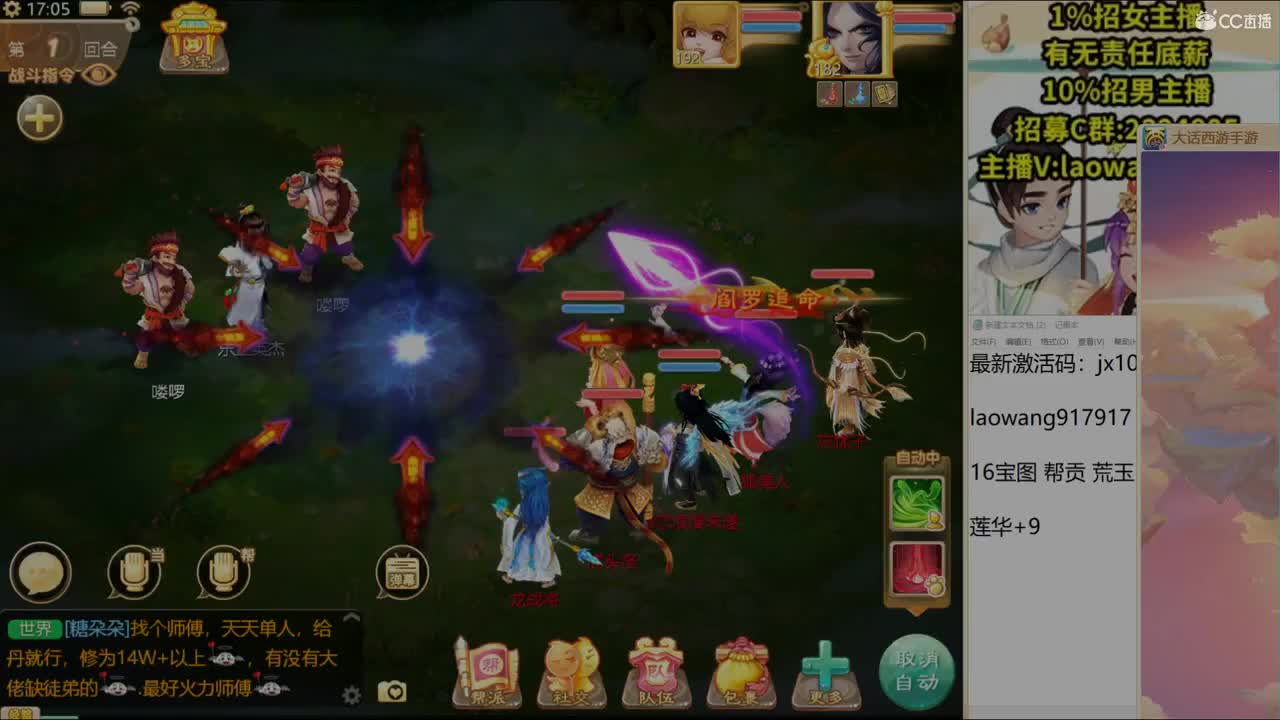Open the chat bubble message window
1280x720 pixels.
pos(40,572)
